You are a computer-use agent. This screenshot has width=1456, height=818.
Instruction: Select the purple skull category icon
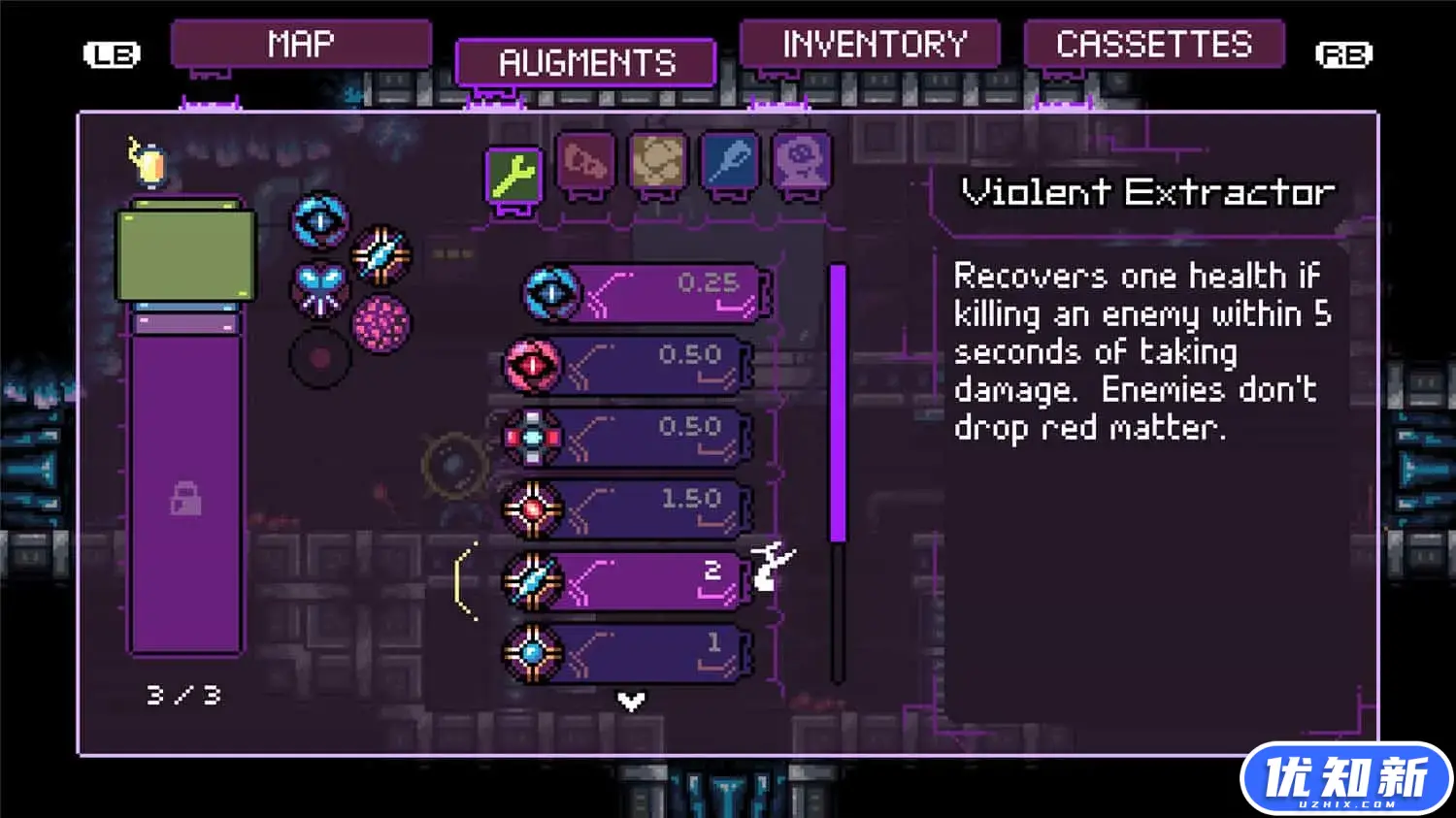[802, 161]
